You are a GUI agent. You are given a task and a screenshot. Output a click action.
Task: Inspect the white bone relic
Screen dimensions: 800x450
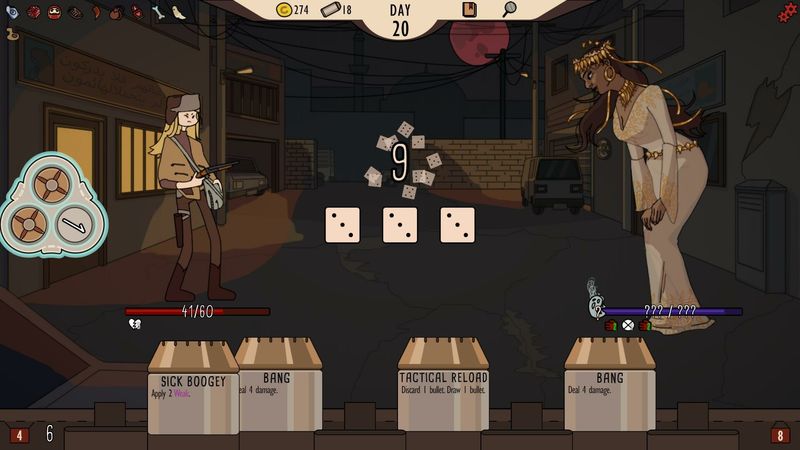[x=158, y=13]
